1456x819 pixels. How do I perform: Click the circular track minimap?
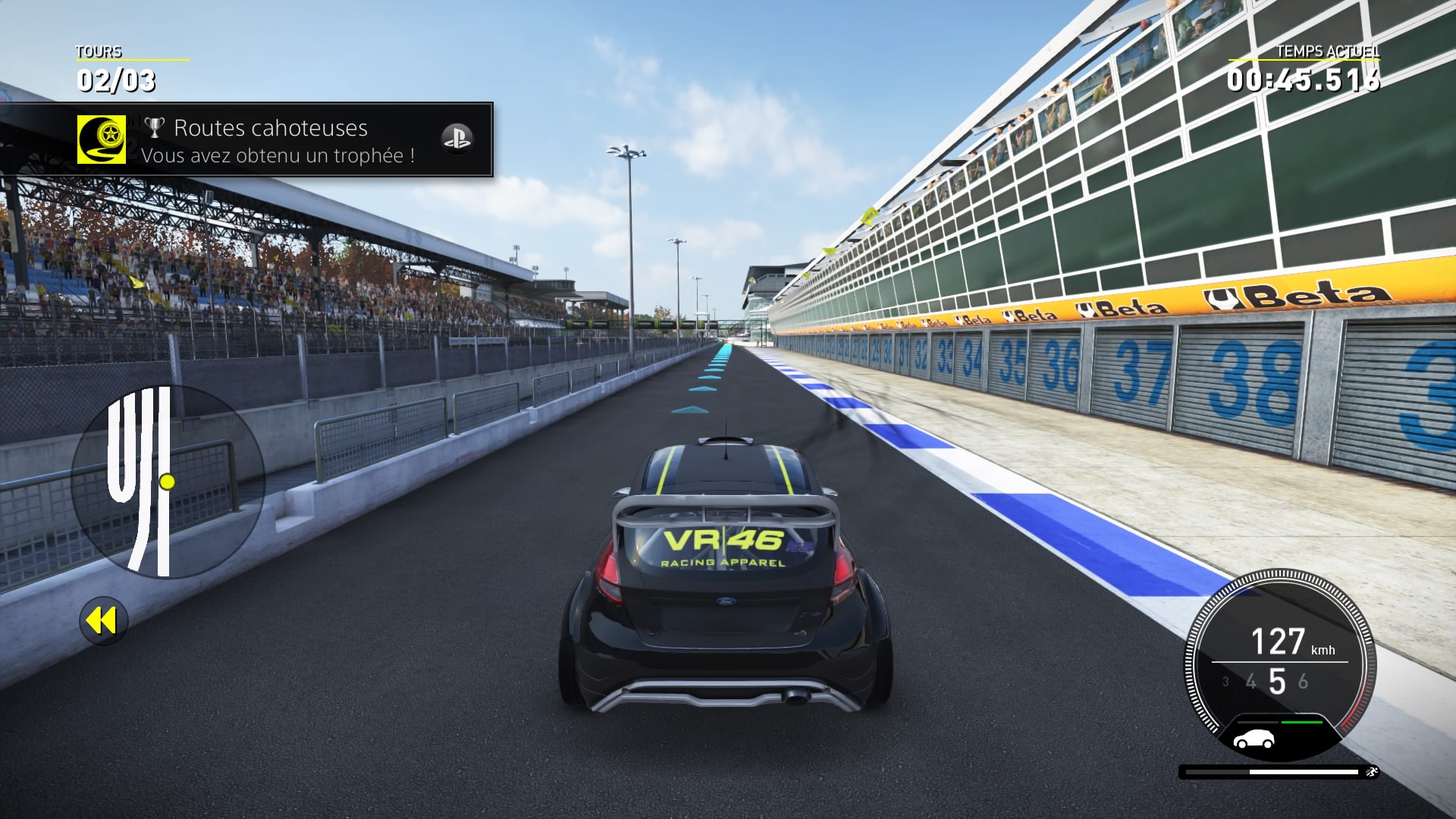click(x=168, y=481)
